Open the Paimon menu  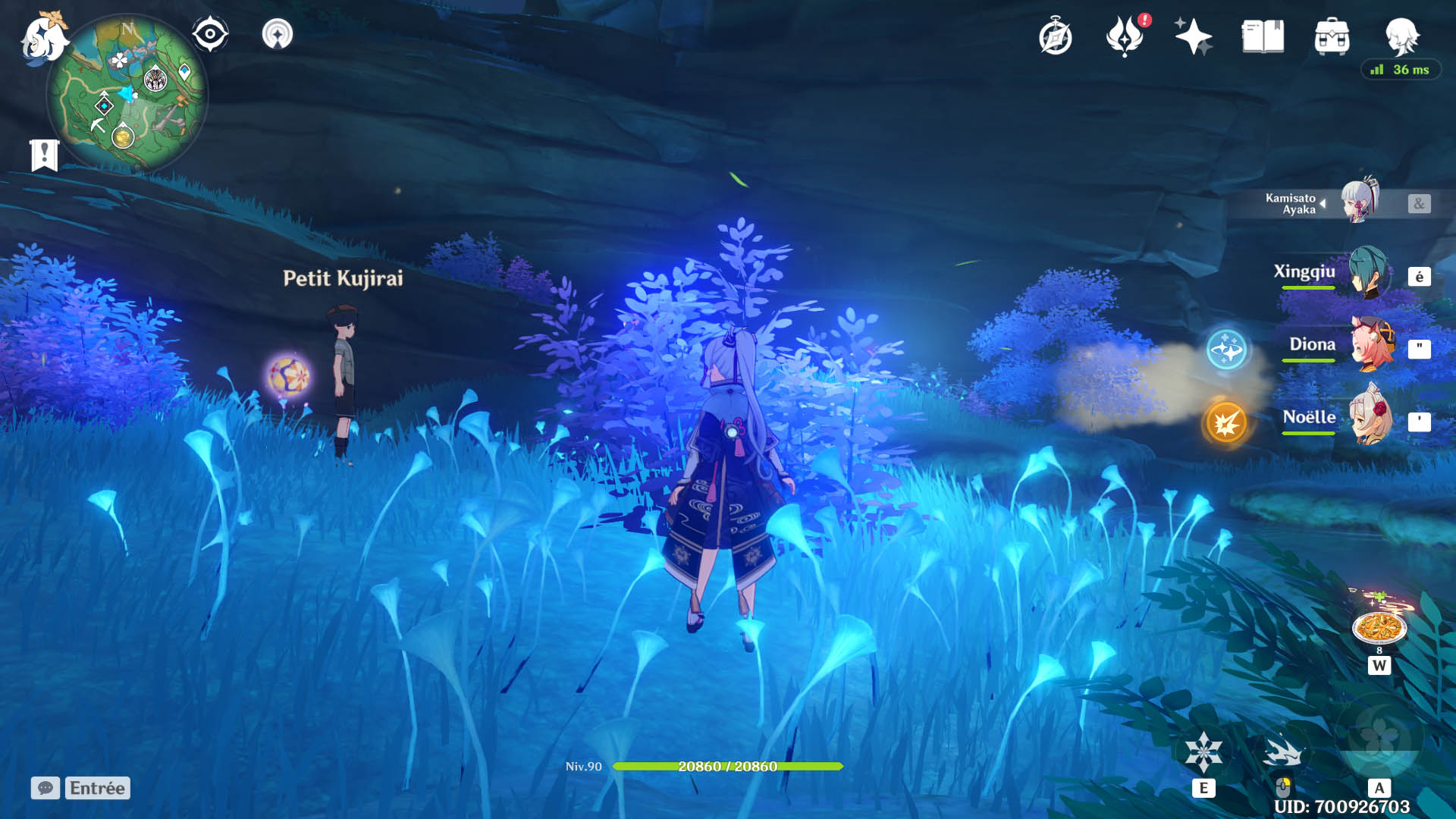point(43,38)
